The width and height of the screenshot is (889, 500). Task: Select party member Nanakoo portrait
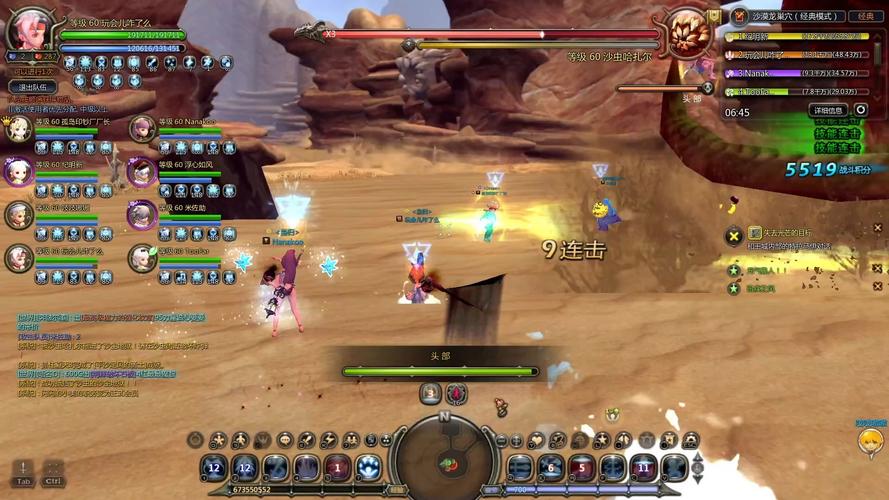(x=143, y=128)
